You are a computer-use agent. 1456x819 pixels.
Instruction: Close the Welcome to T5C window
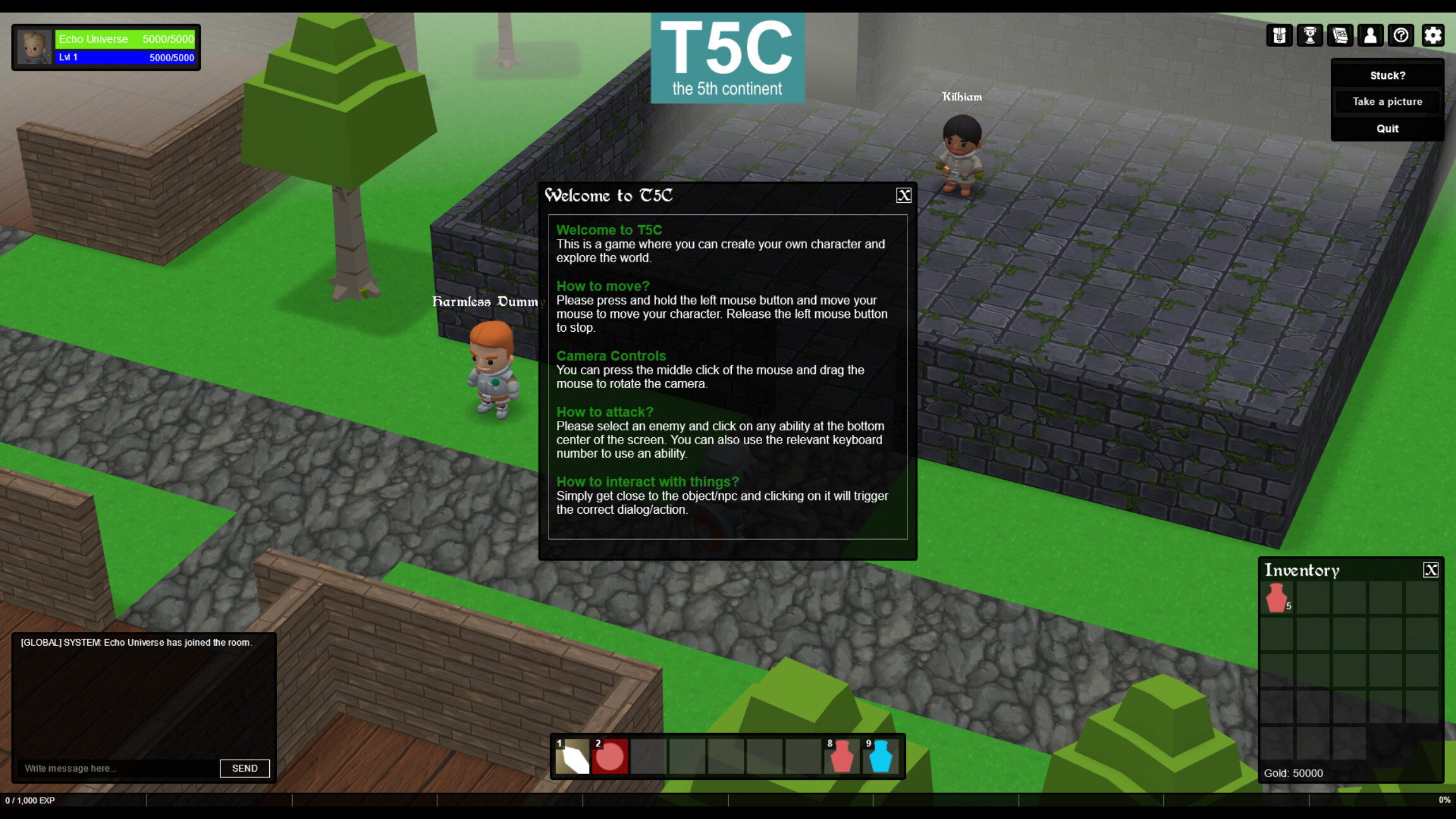[x=904, y=195]
